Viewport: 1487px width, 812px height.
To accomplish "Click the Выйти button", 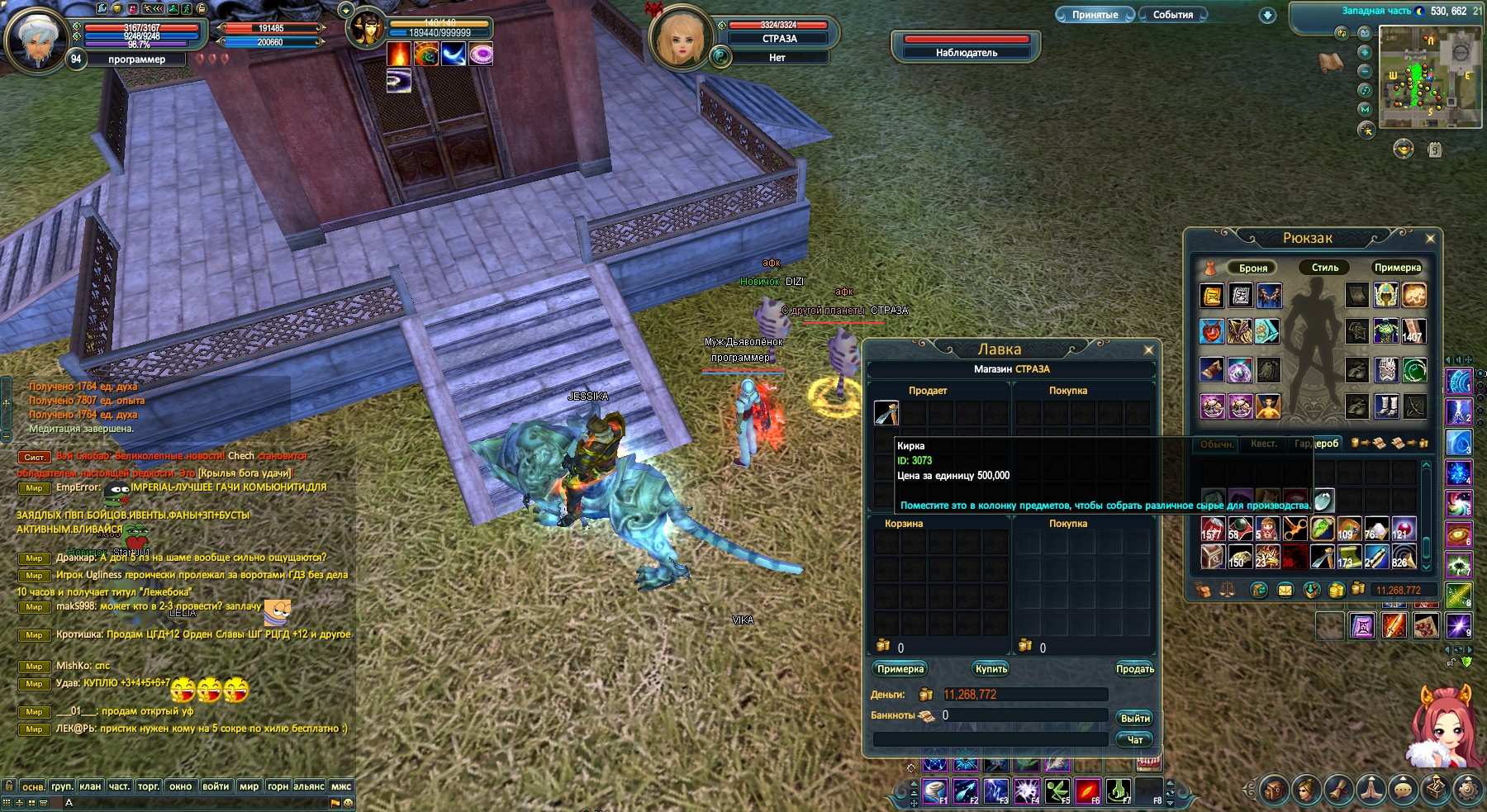I will tap(1135, 719).
